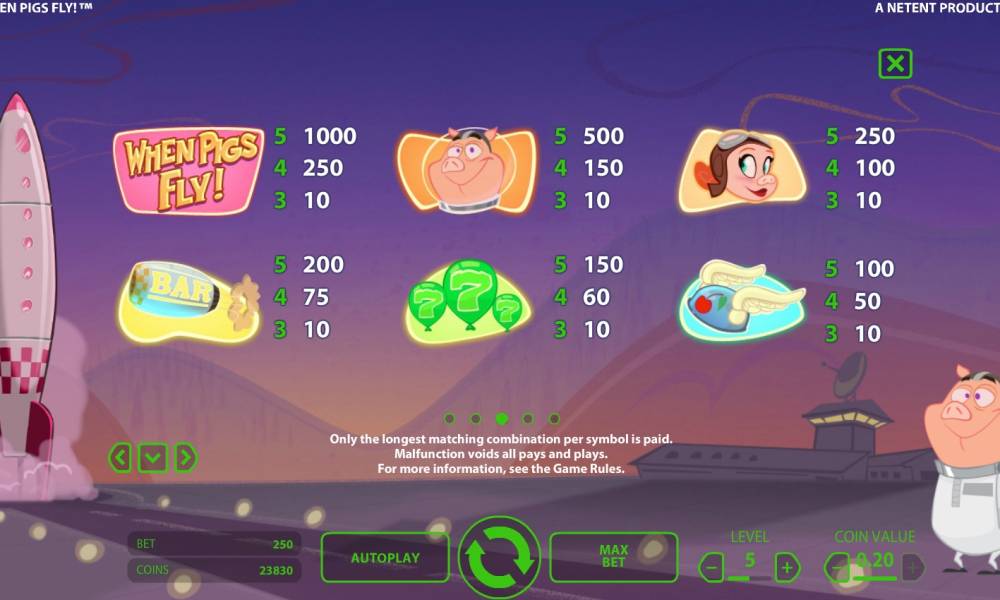Decrease the bet Level
The image size is (1000, 600).
coord(712,568)
